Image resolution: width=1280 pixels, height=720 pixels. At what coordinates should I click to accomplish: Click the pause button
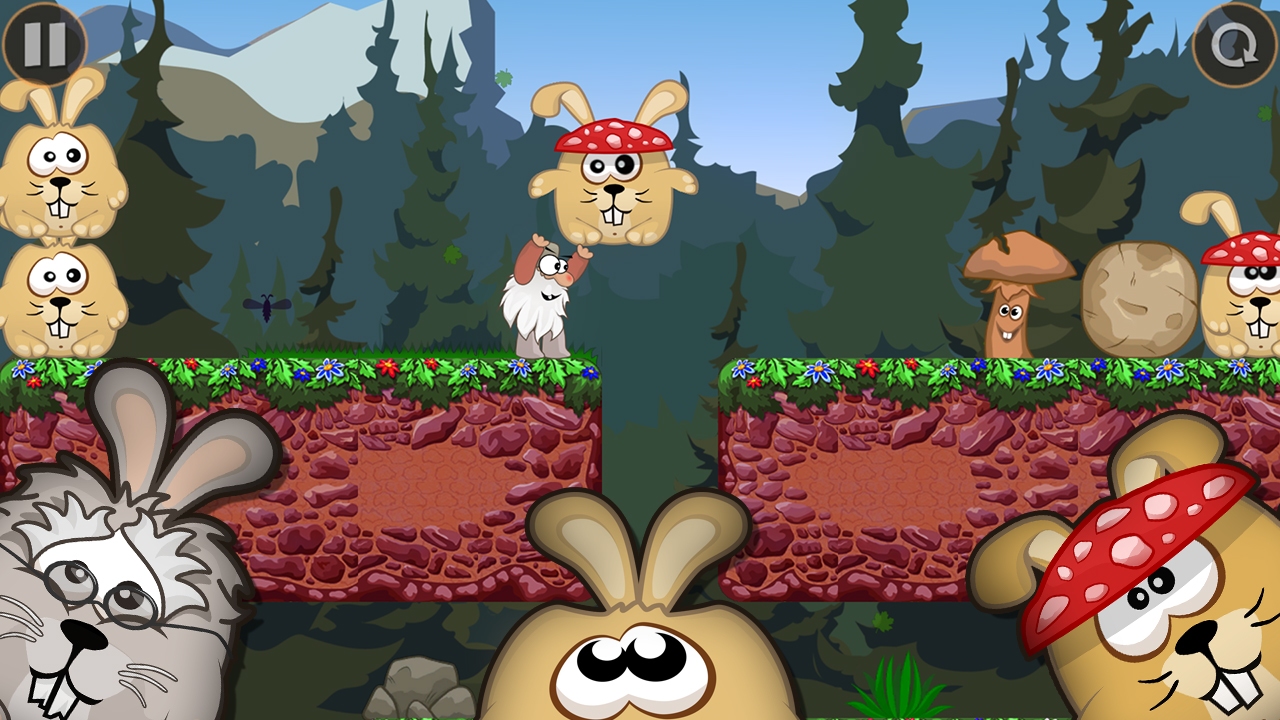click(45, 45)
